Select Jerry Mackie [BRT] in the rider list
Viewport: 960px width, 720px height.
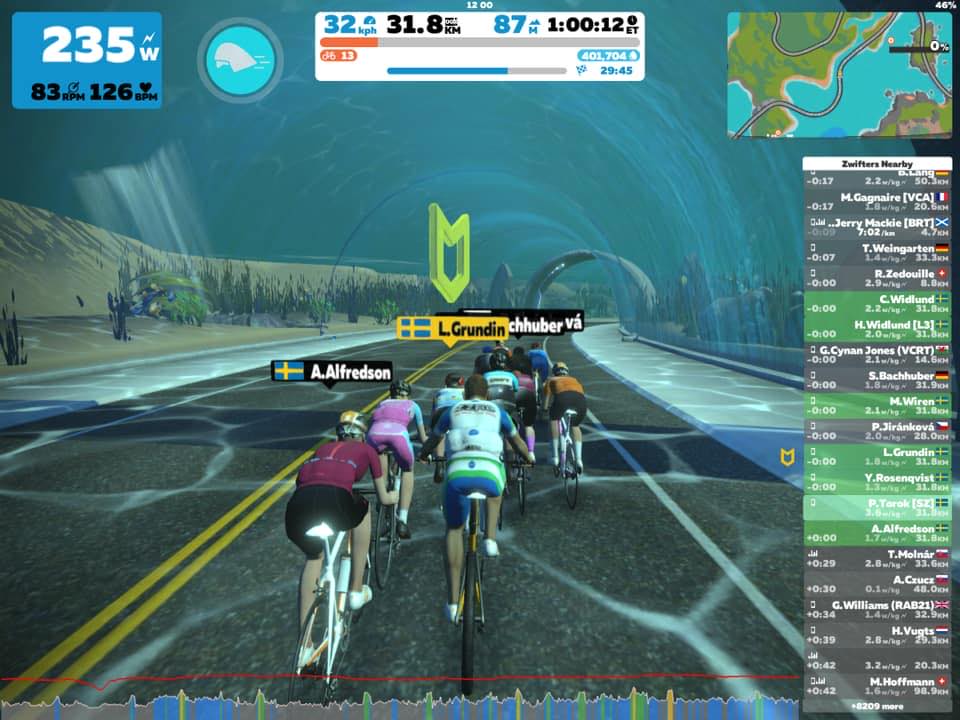coord(876,228)
